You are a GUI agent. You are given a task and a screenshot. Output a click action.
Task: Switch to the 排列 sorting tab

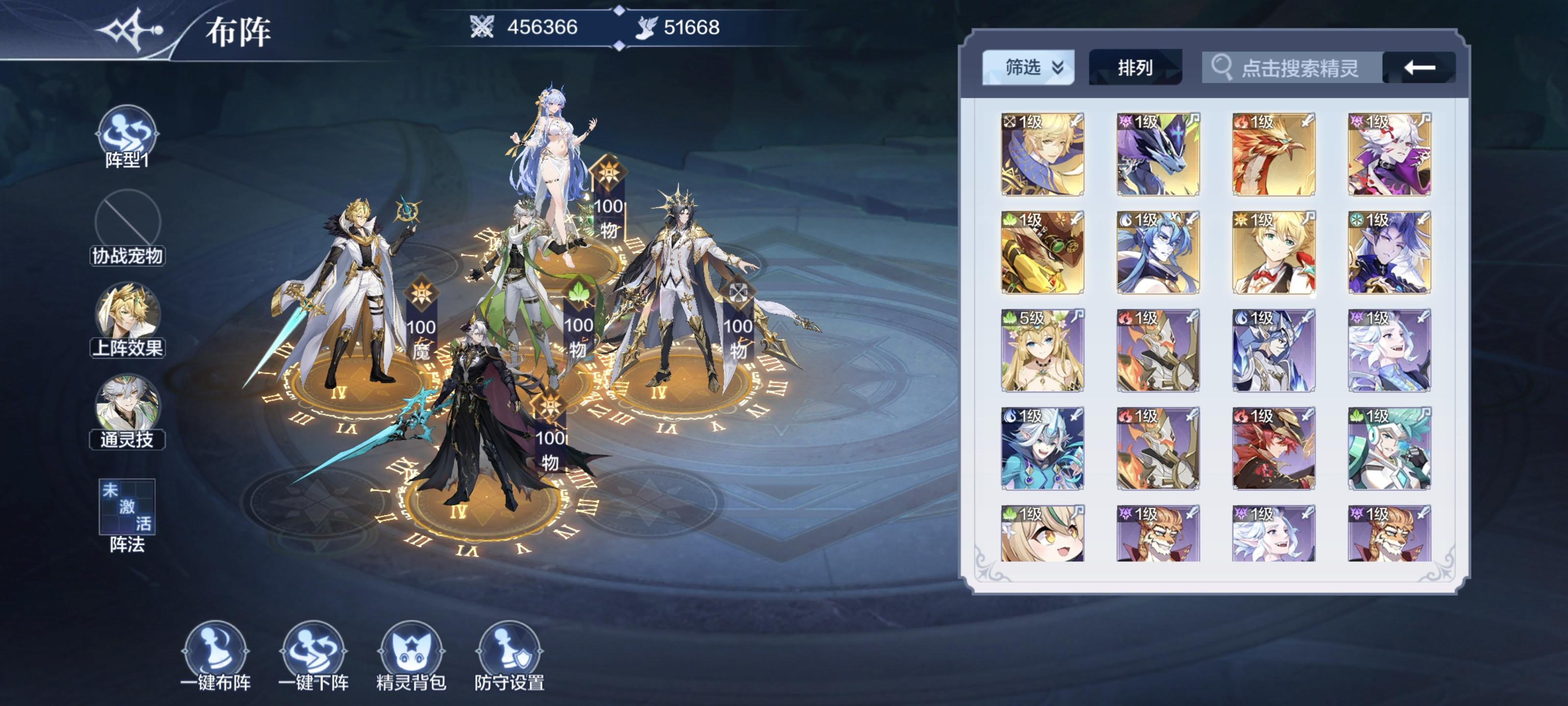[1136, 69]
